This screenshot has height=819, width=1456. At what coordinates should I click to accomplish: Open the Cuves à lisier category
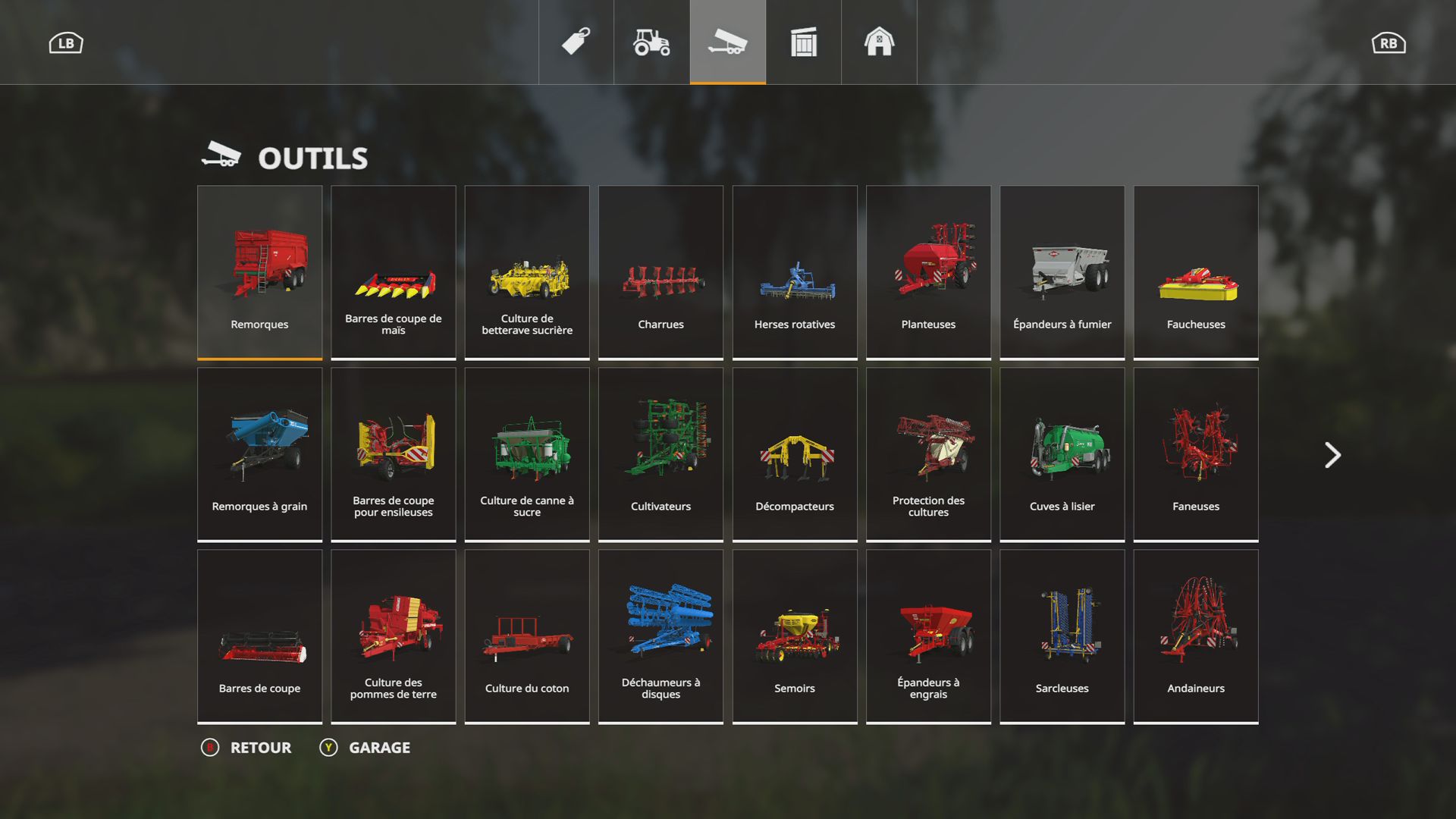coord(1062,453)
